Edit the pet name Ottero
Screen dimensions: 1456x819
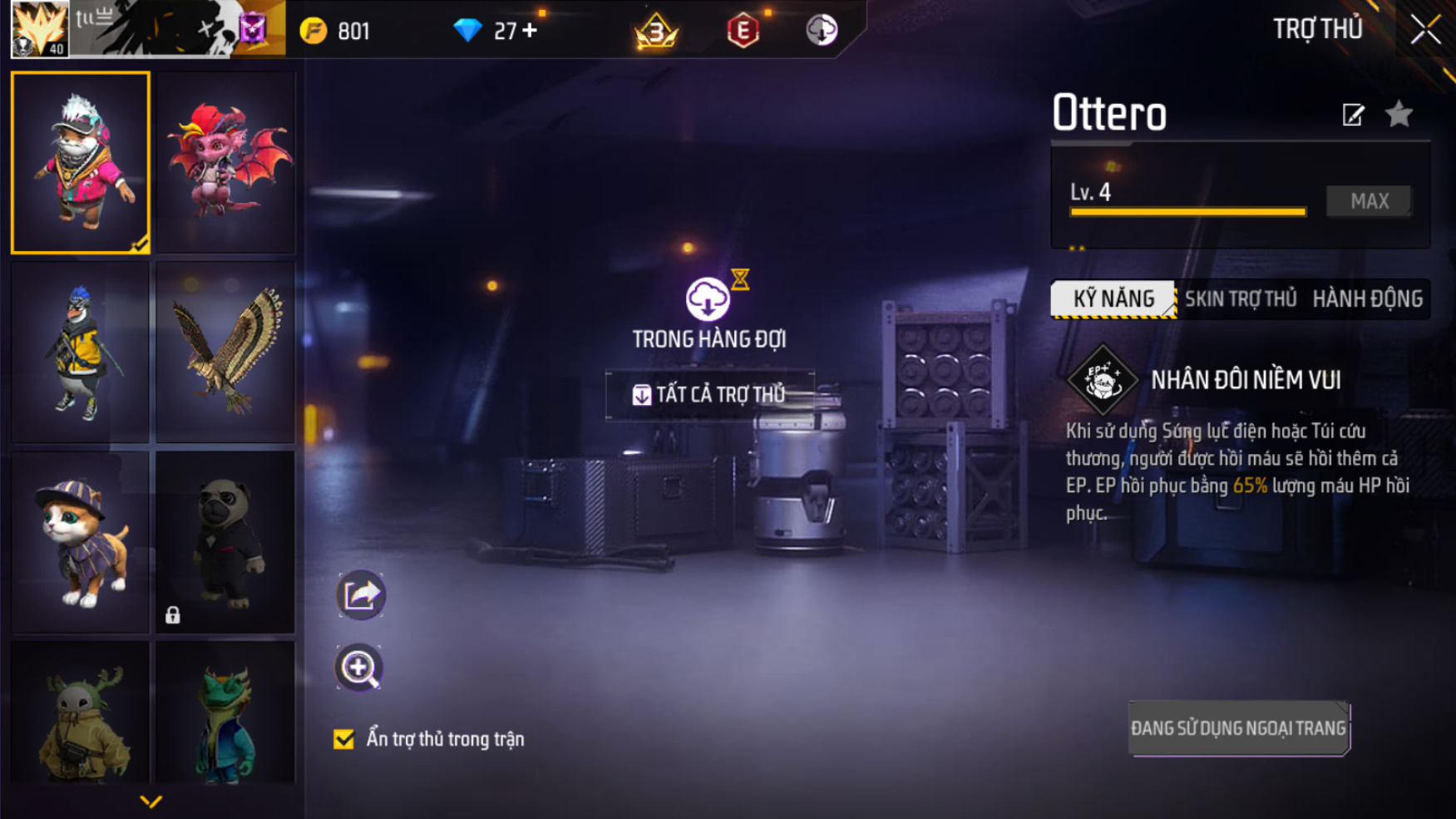(1353, 115)
